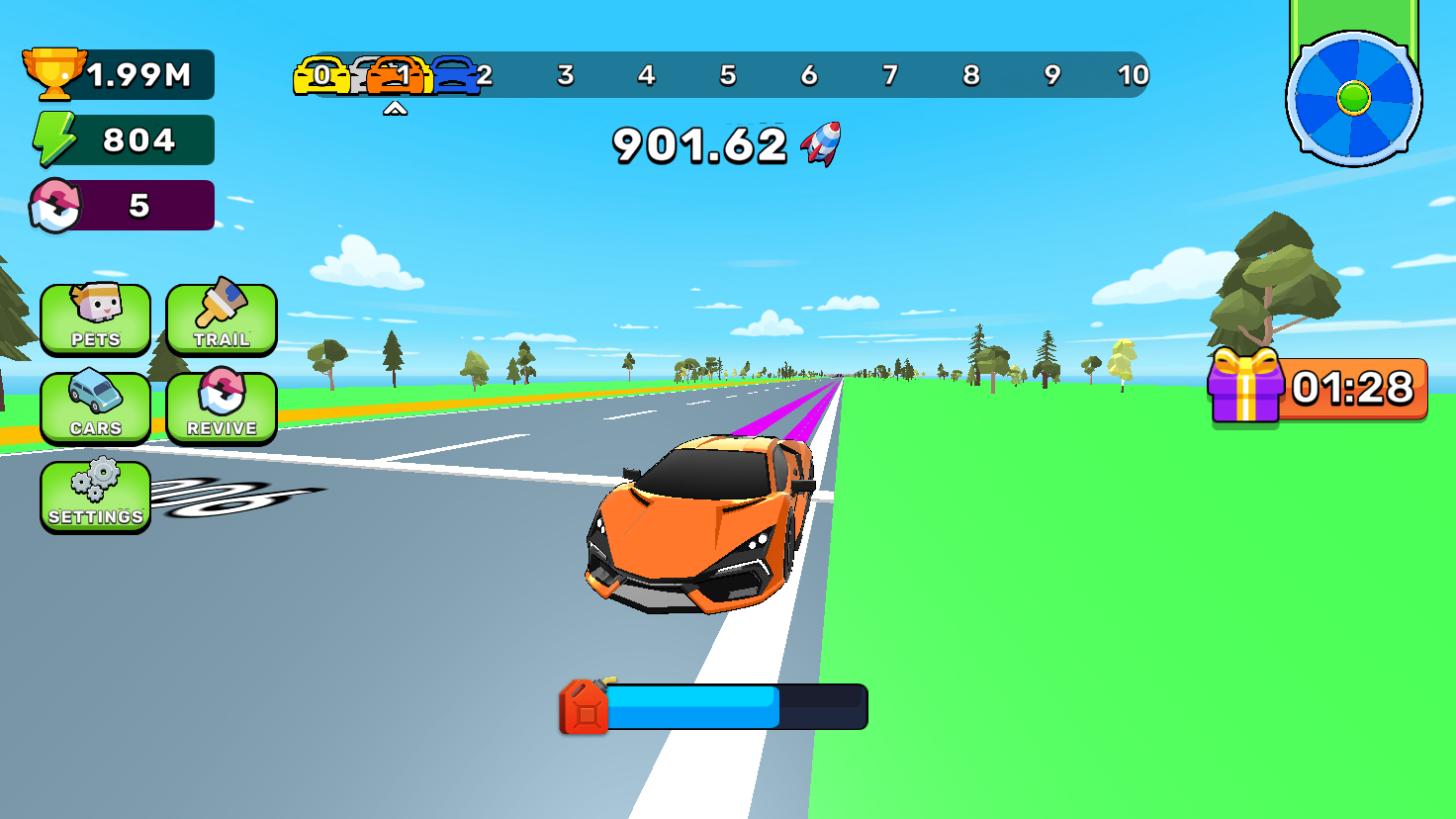Select the yellow car at milestone 0

(x=317, y=74)
